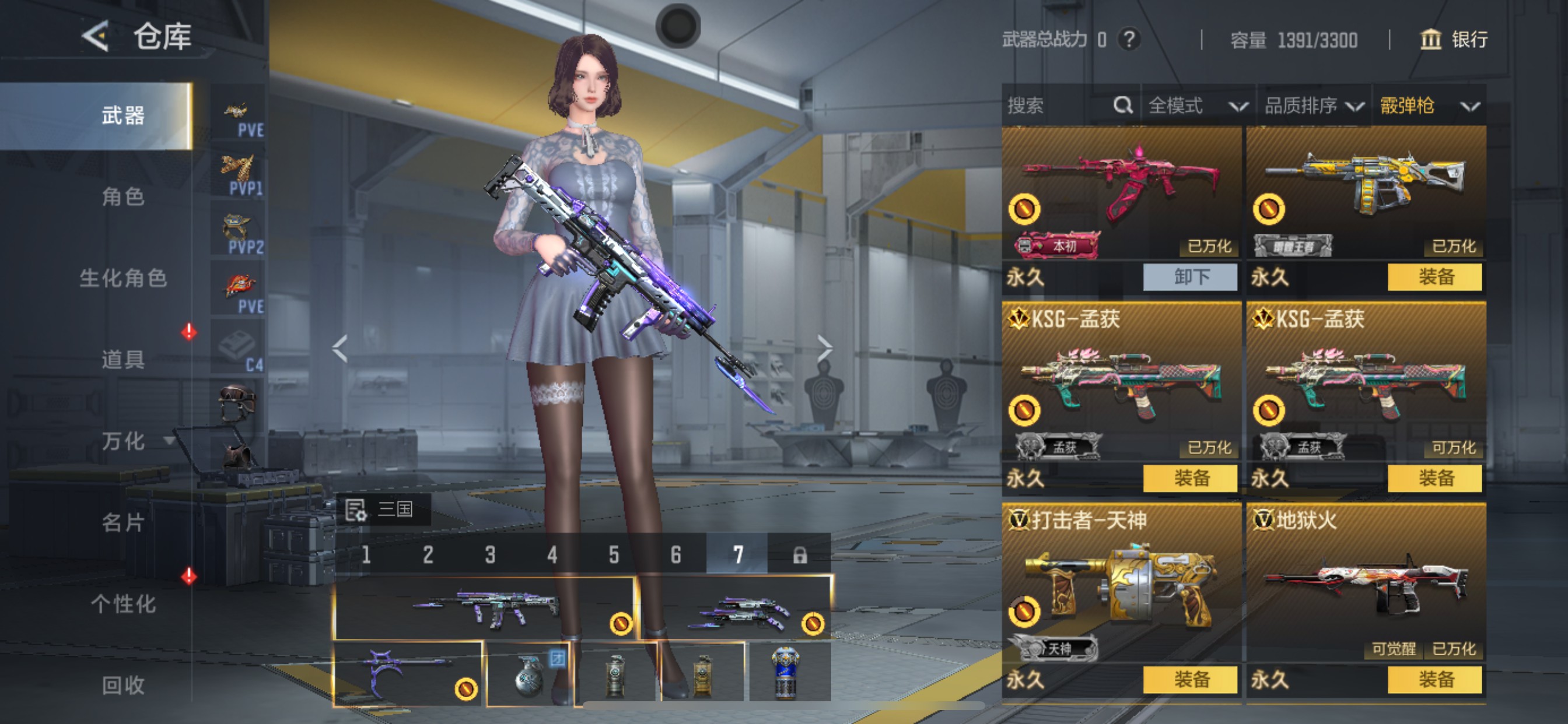
Task: Go back using the 仓库 arrow
Action: tap(96, 37)
